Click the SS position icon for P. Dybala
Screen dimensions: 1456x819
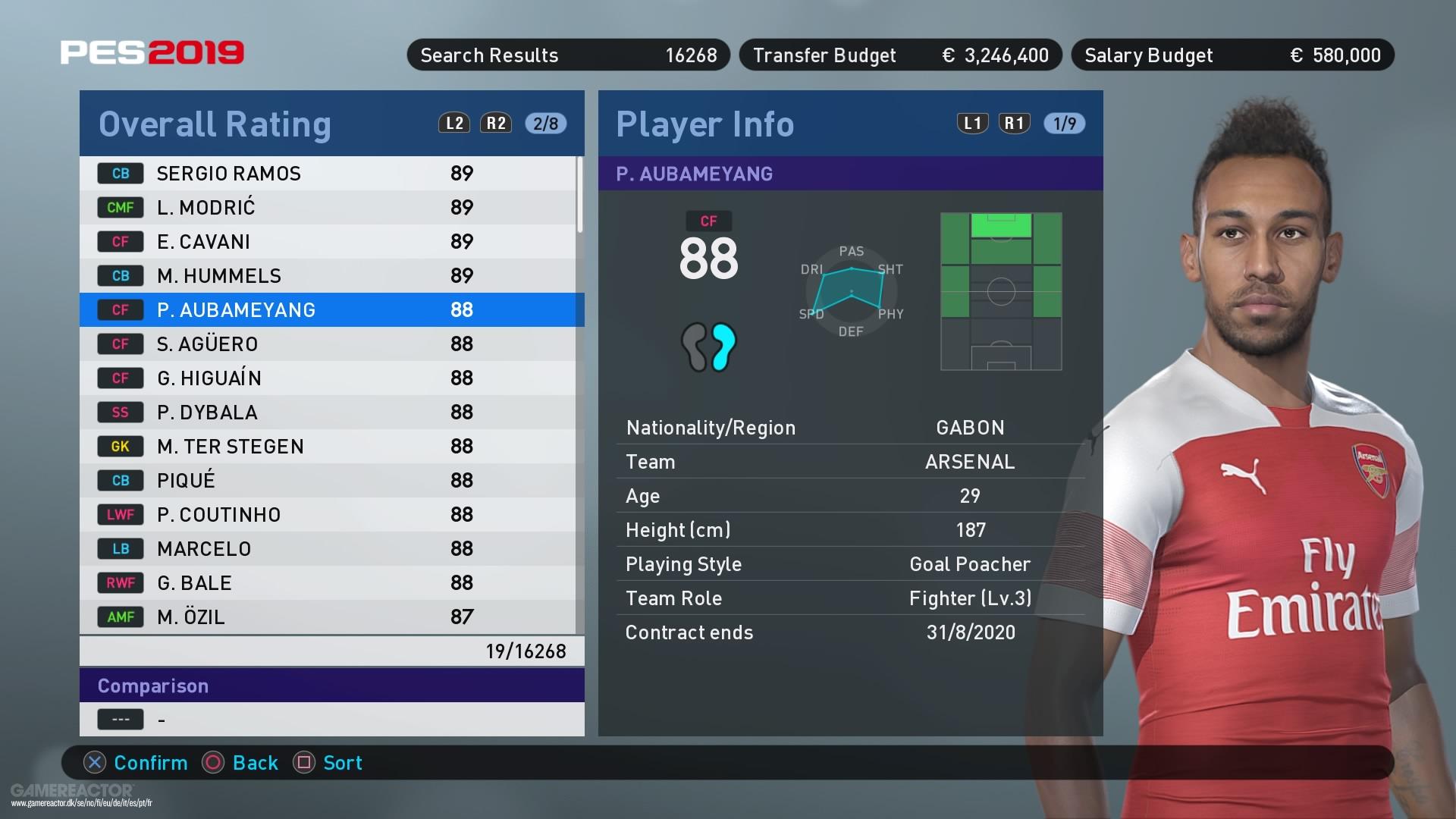click(x=121, y=412)
